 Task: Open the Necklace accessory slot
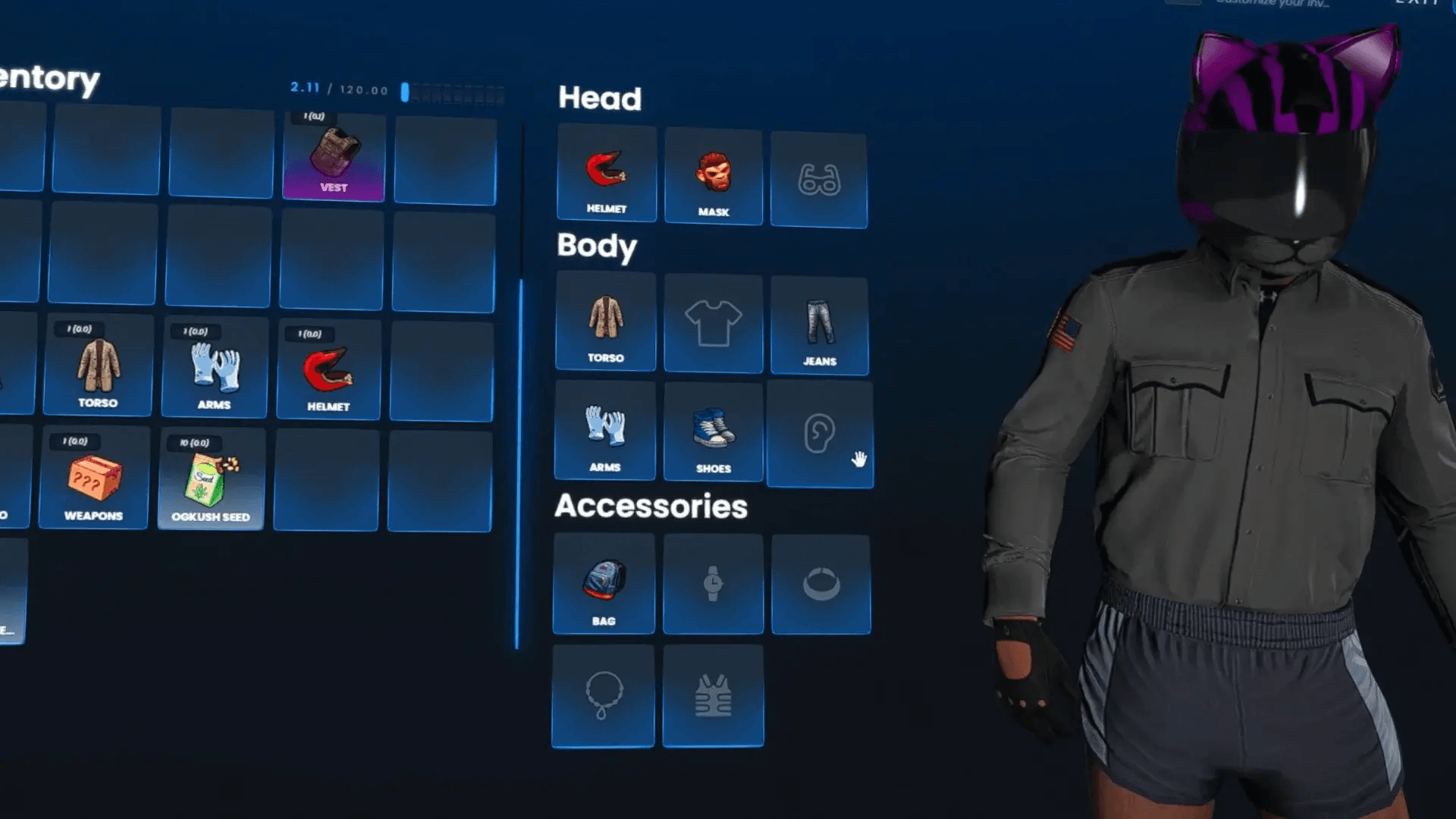pyautogui.click(x=604, y=694)
